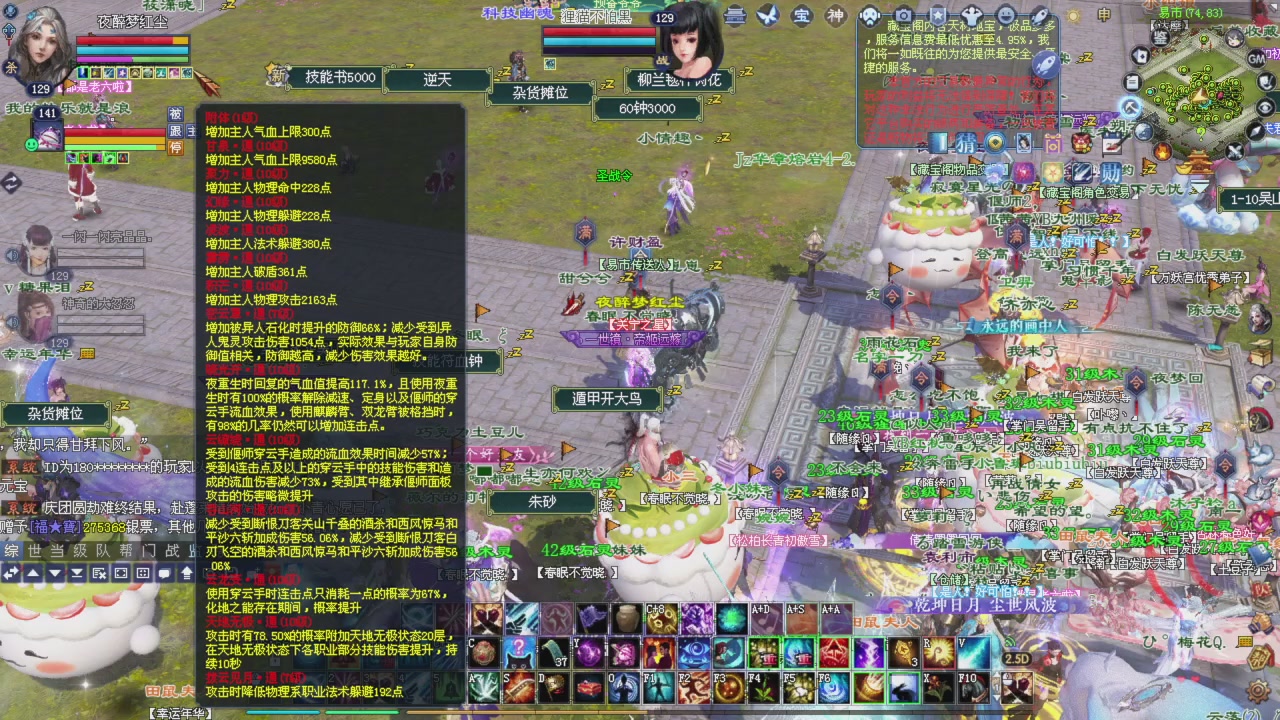Click the red HP bar of 狸猫不怕黑
This screenshot has height=720, width=1280.
pyautogui.click(x=600, y=31)
